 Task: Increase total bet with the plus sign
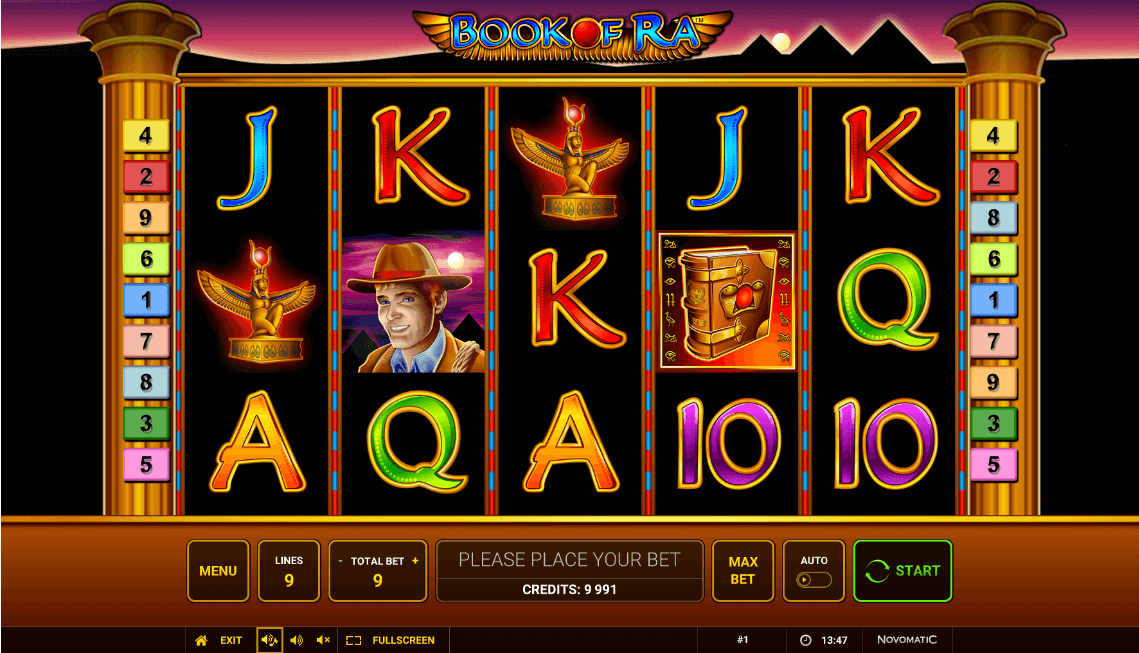click(415, 561)
